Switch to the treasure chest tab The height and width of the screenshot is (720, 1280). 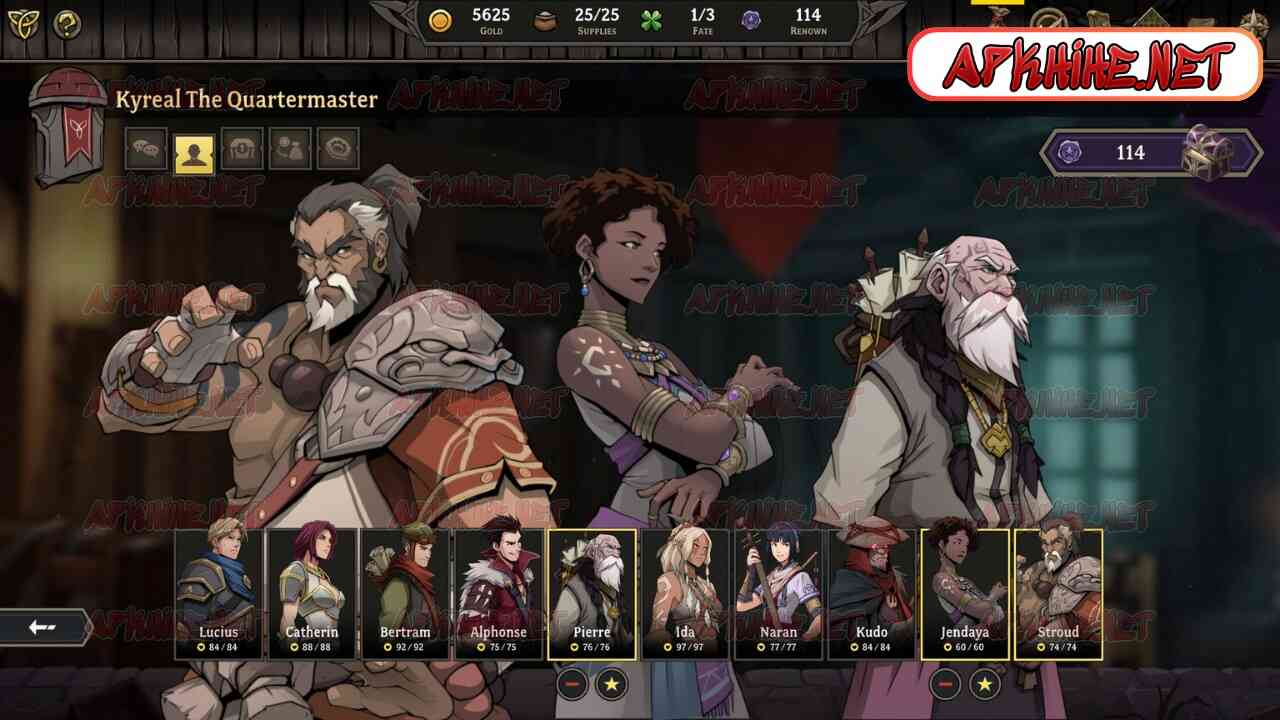[242, 150]
